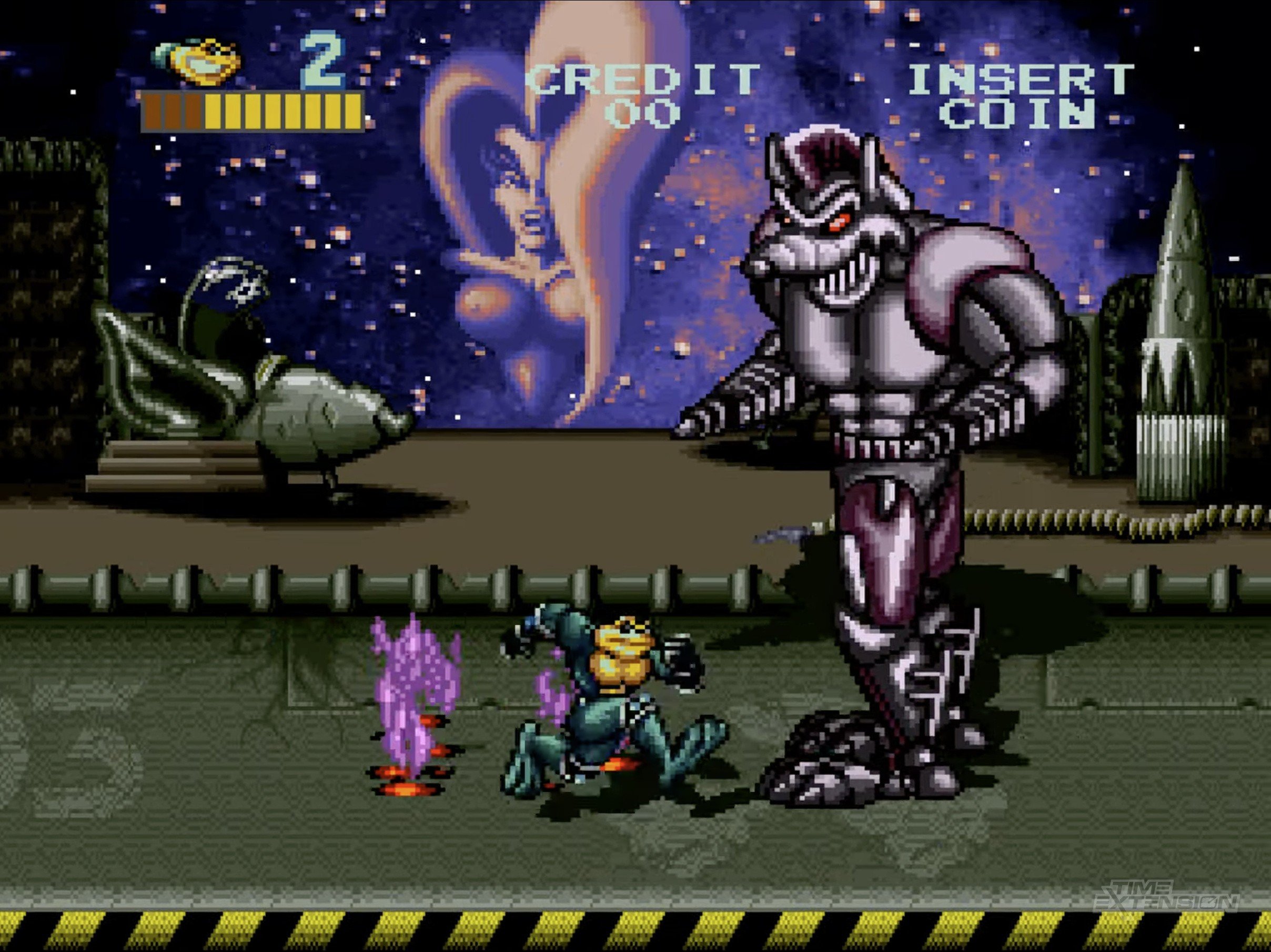The height and width of the screenshot is (952, 1271).
Task: Select the INSERT COIN player two prompt
Action: click(1021, 96)
